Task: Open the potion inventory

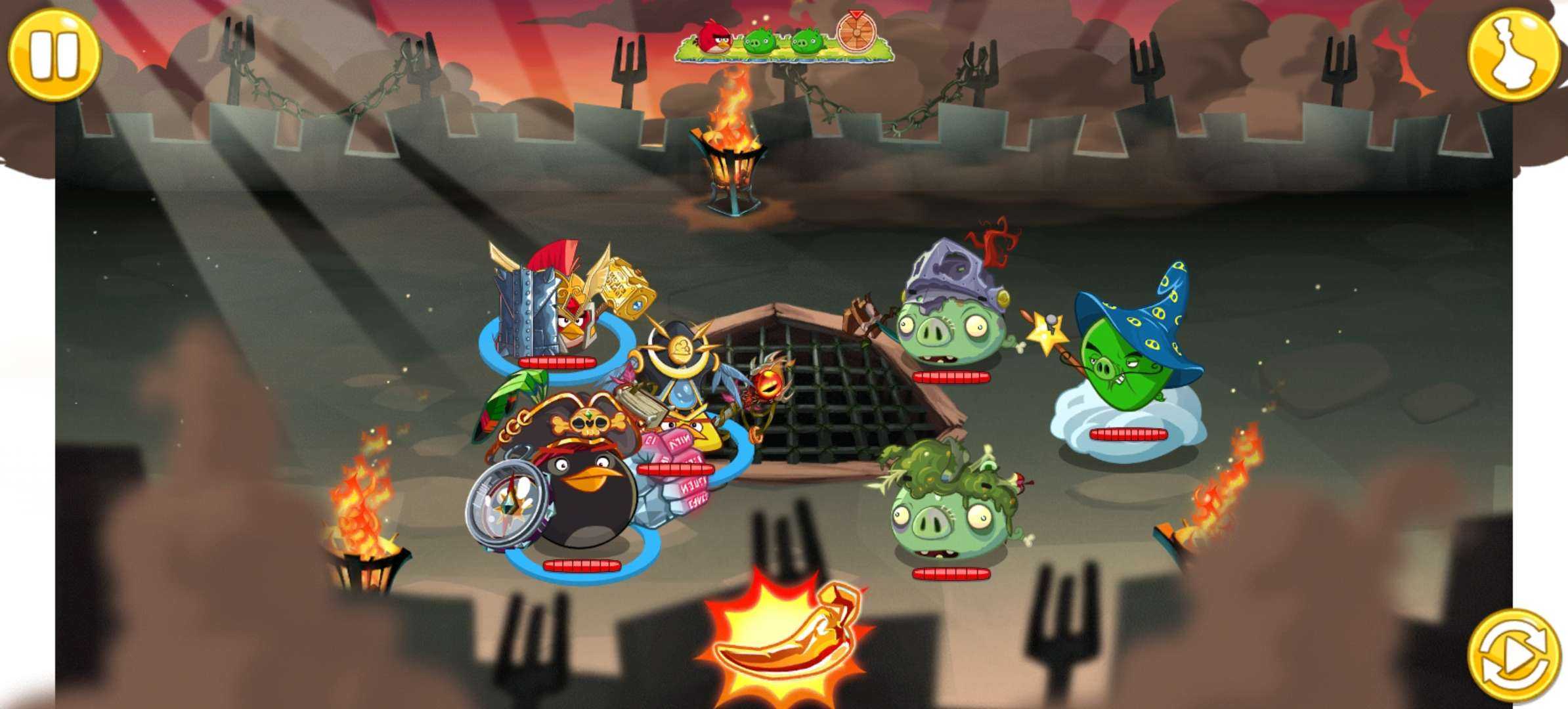Action: coord(1513,54)
